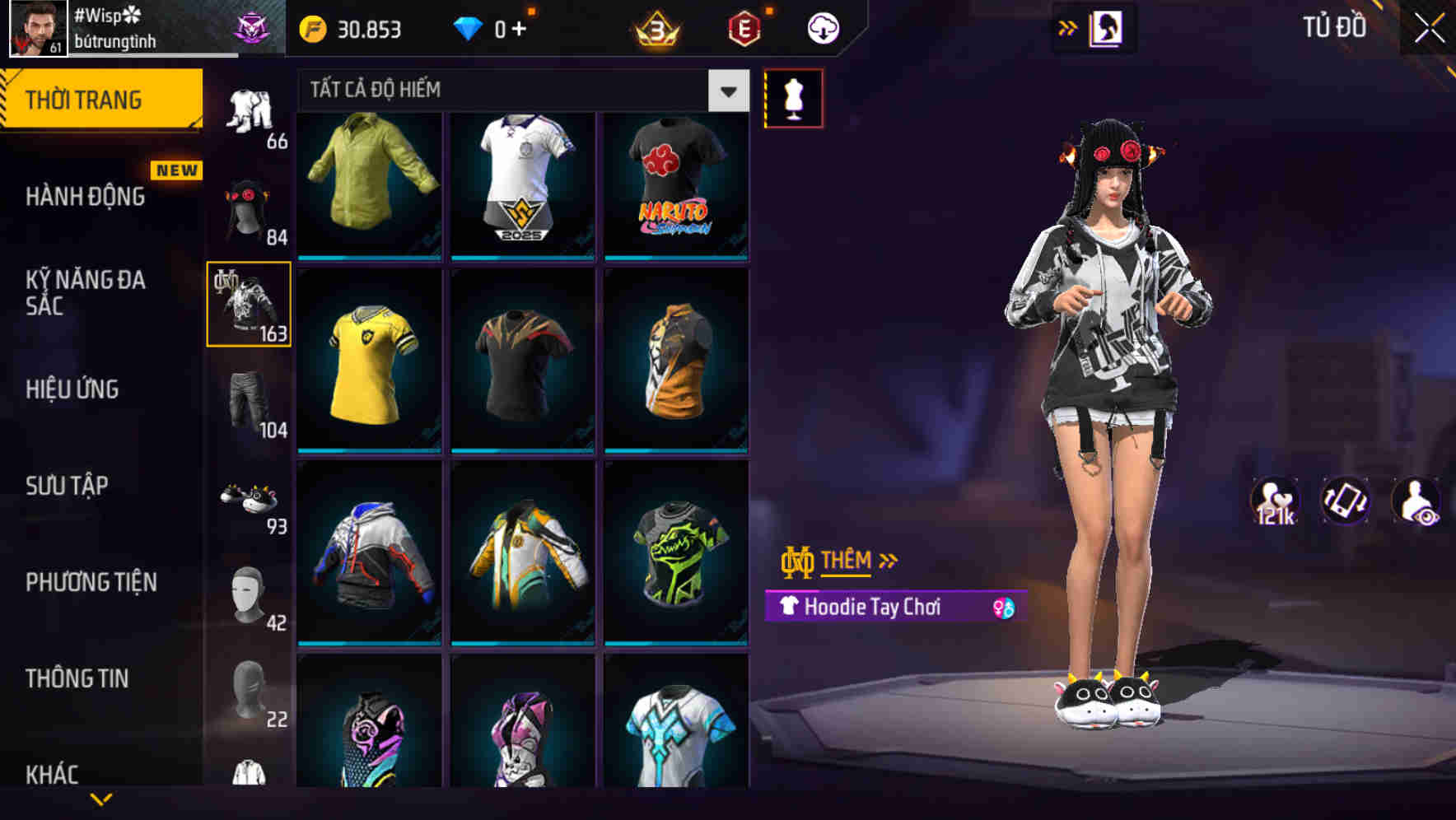Click the Hoodie Tay Chơi equipped item label
This screenshot has height=820, width=1456.
[873, 608]
